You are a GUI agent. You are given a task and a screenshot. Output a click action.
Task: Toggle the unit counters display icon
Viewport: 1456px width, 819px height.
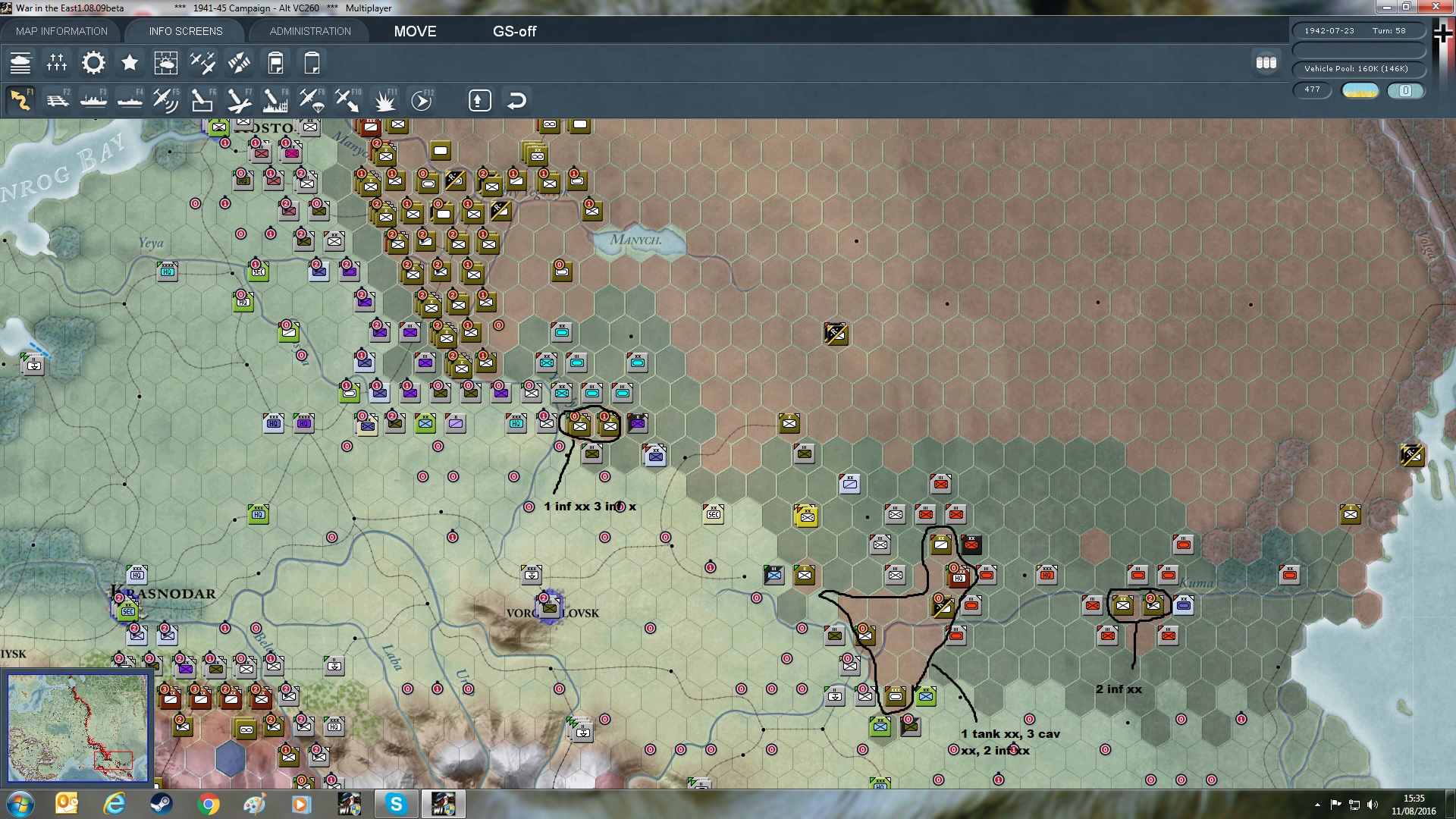coord(21,62)
